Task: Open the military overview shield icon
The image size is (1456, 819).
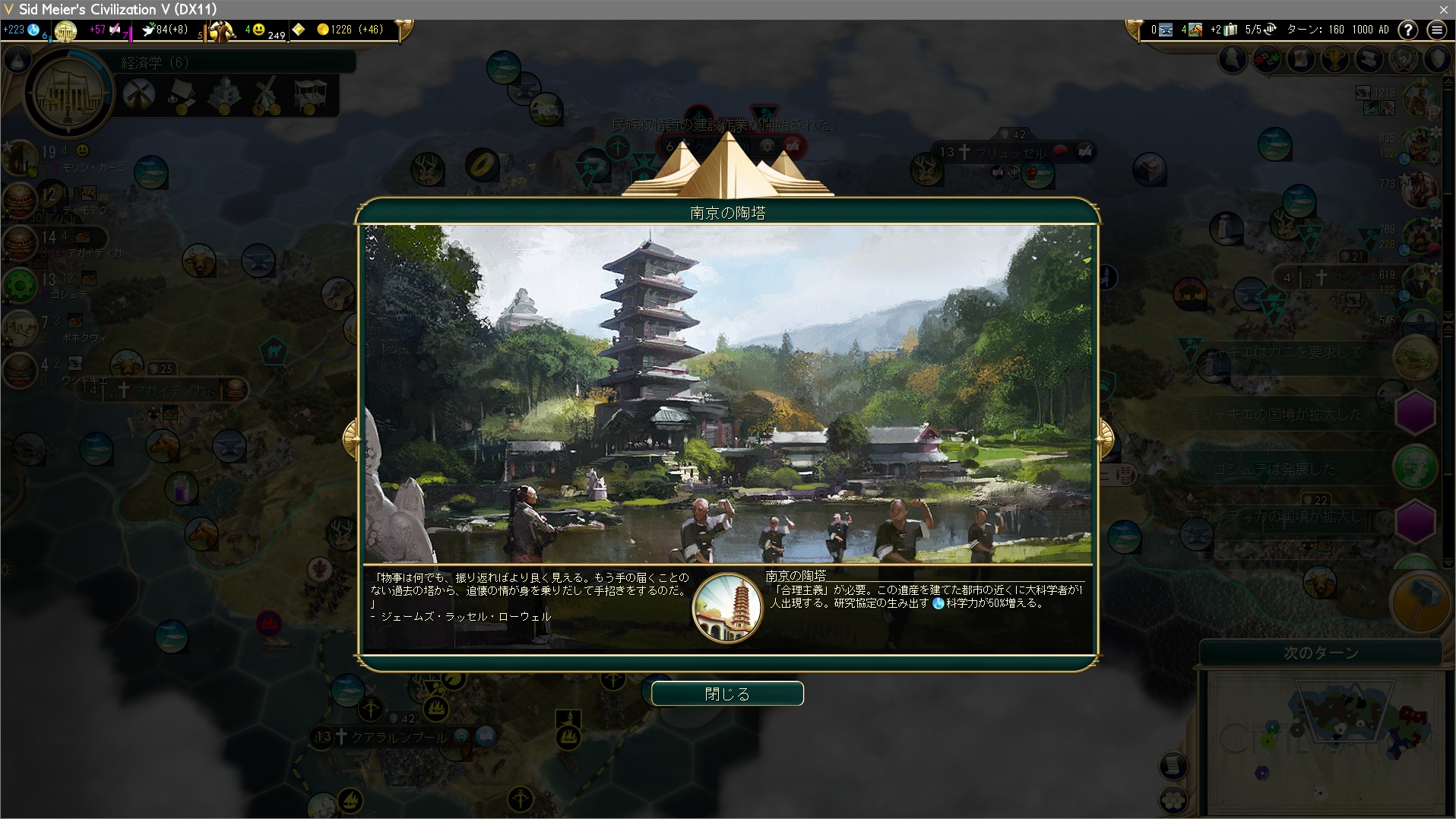Action: tap(1438, 59)
